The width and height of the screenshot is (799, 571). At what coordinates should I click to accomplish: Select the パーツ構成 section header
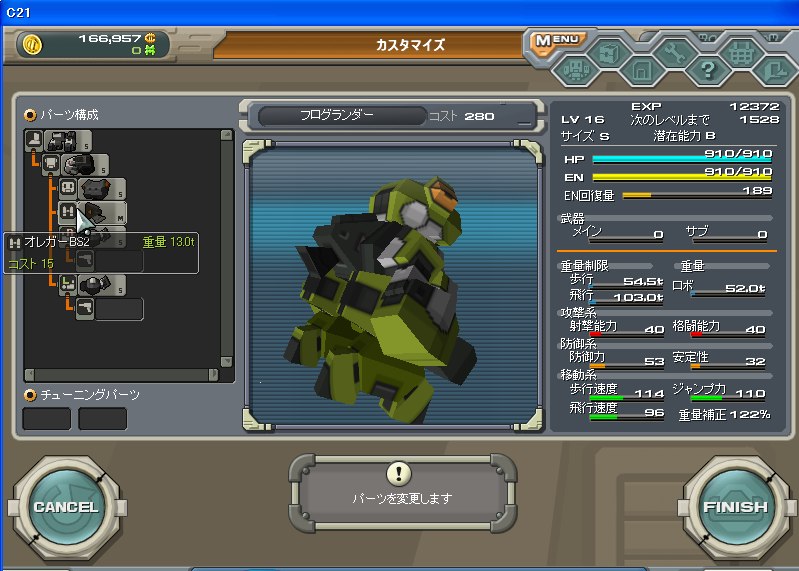click(x=63, y=114)
